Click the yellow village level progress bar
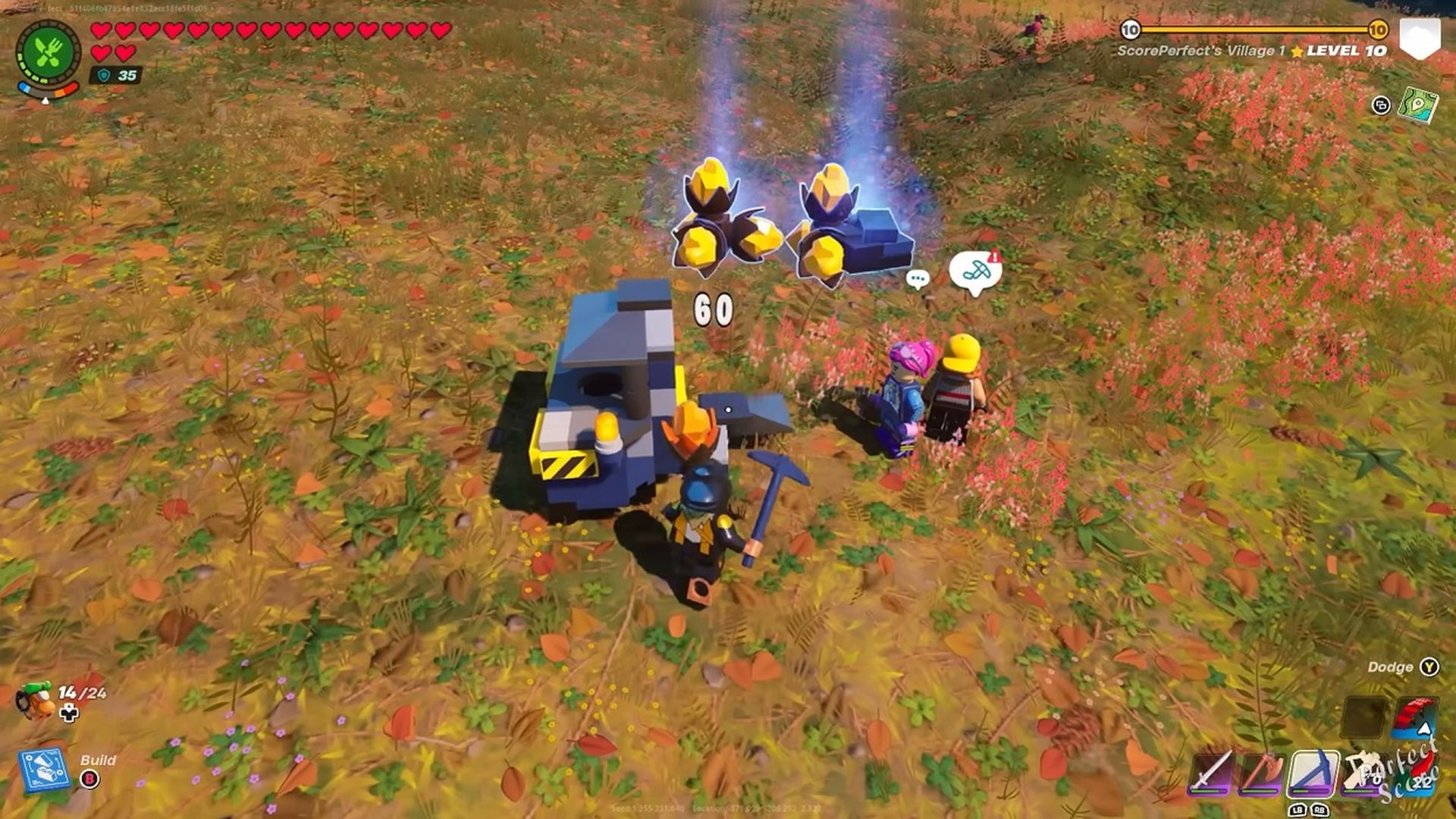The width and height of the screenshot is (1456, 819). 1255,29
